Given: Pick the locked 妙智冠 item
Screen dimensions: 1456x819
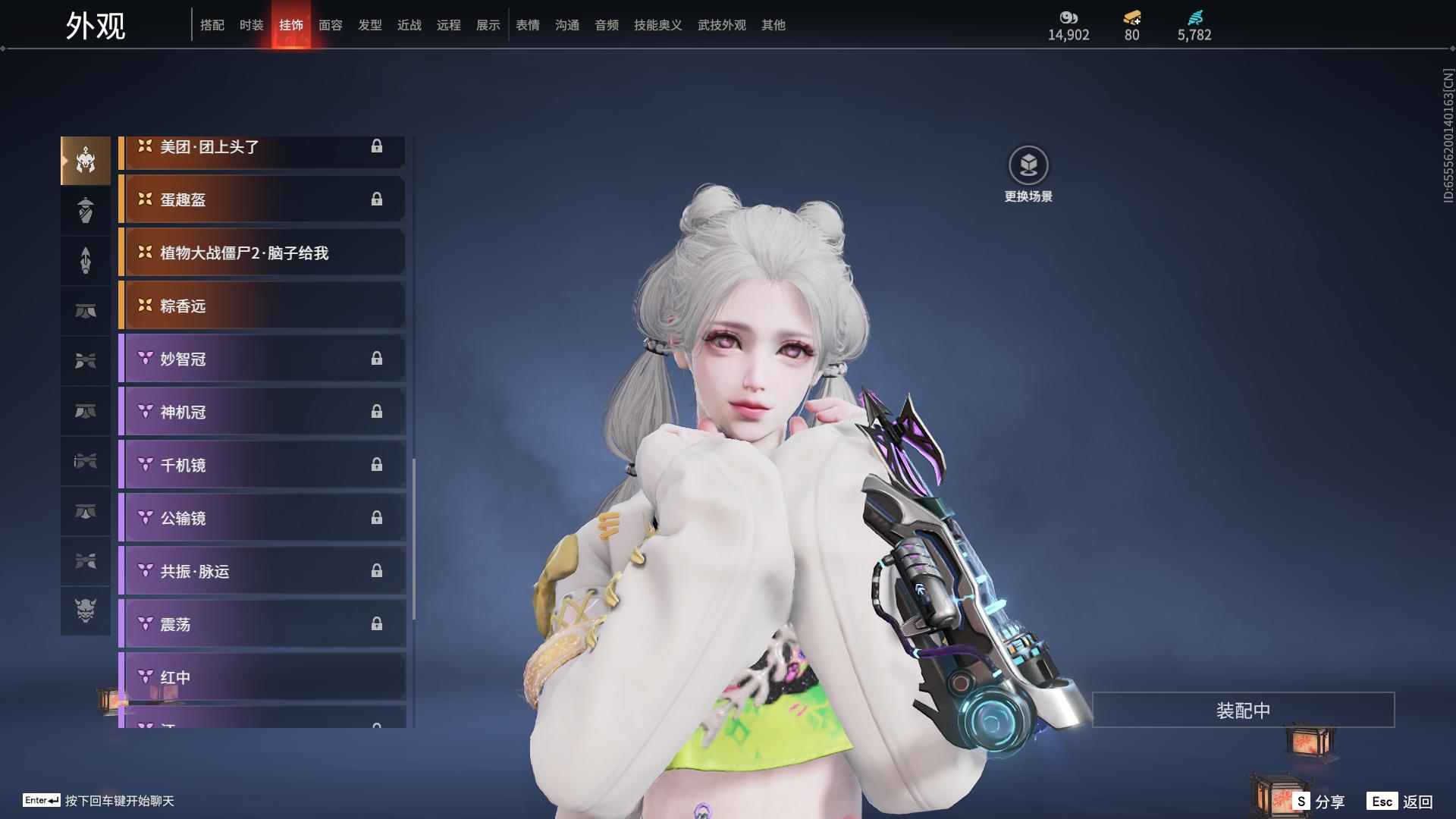Looking at the screenshot, I should [x=262, y=359].
